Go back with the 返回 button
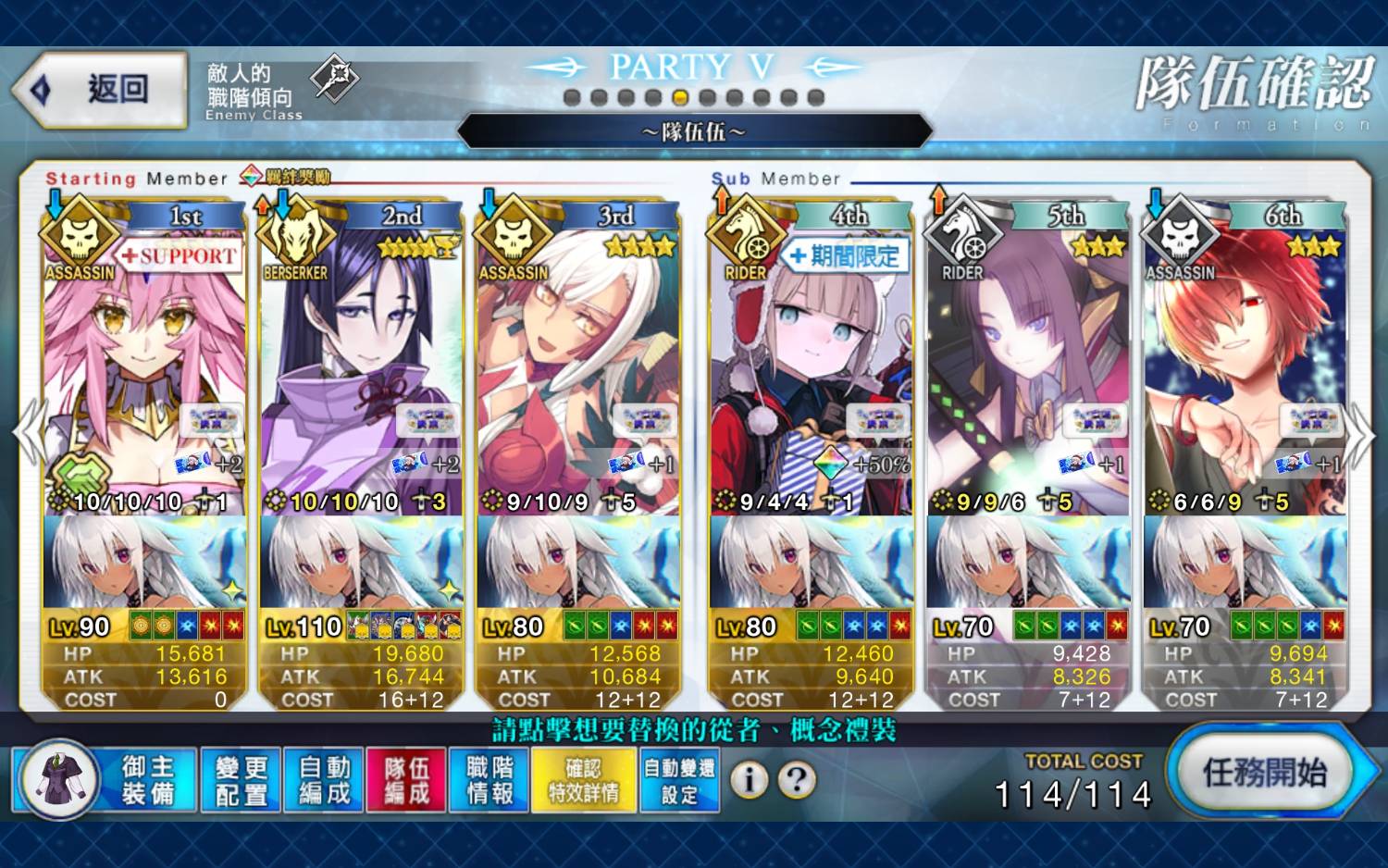The width and height of the screenshot is (1388, 868). tap(100, 90)
